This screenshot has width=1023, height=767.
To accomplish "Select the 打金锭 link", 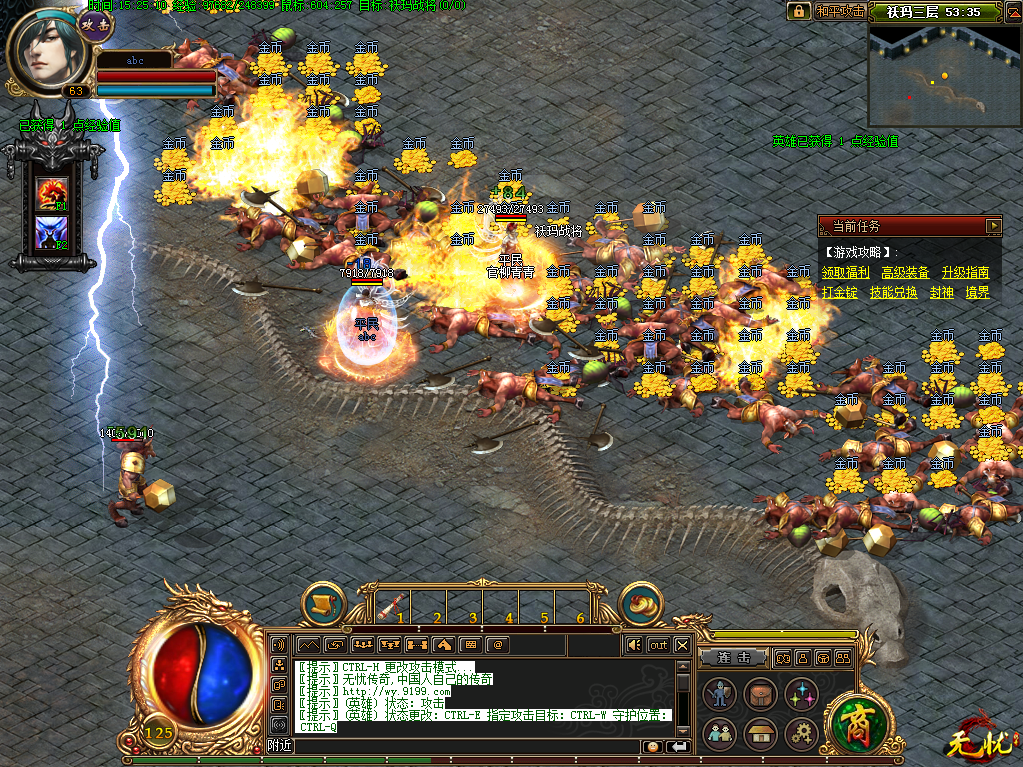I will pos(840,292).
